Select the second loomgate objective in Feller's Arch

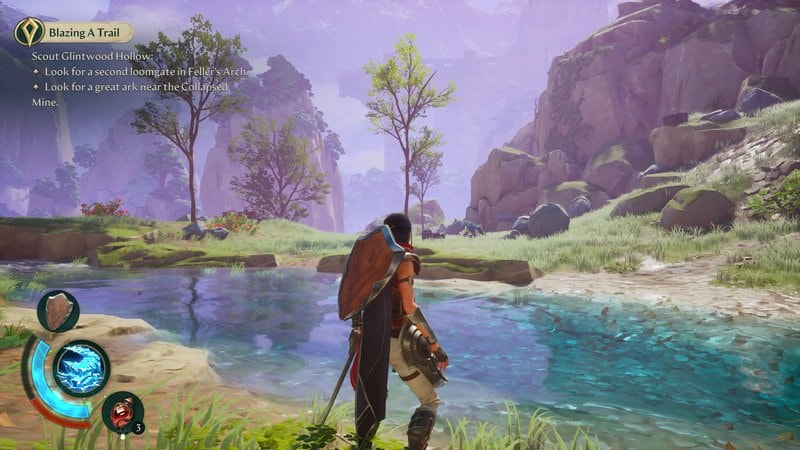[144, 73]
